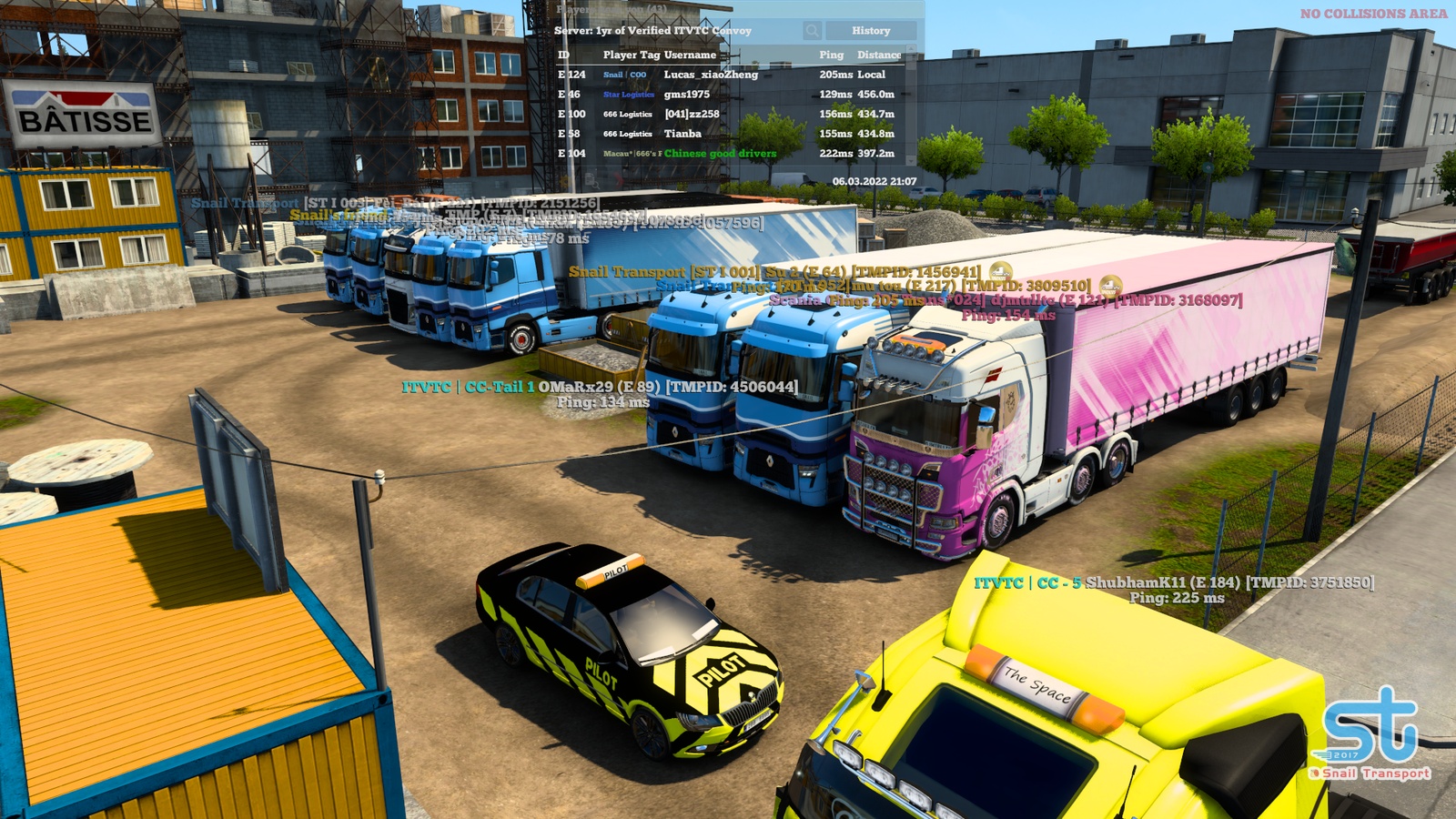
Task: Click the ID column header
Action: [565, 55]
